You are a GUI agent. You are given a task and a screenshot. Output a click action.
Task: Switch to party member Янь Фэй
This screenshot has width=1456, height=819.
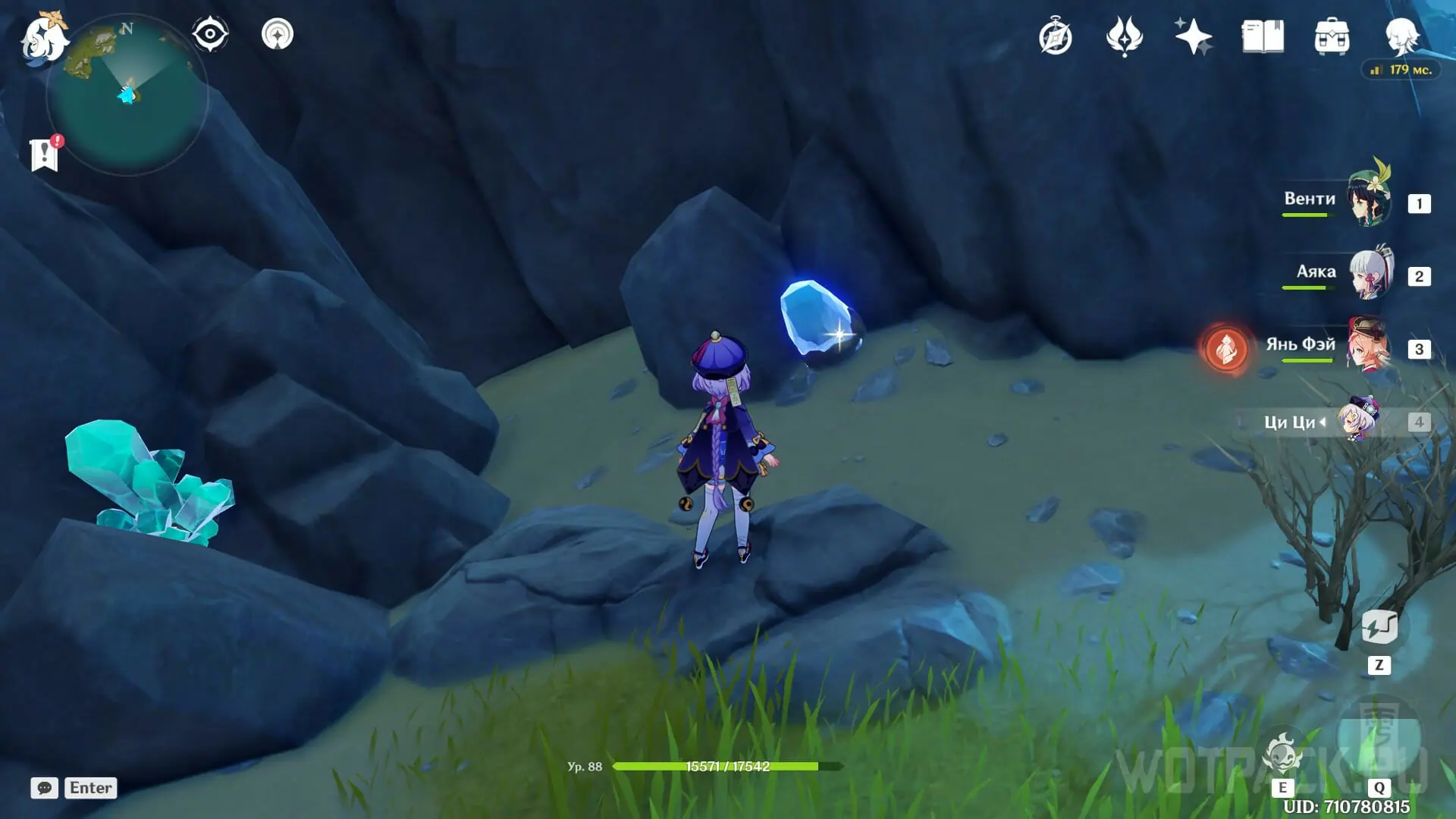(1369, 347)
